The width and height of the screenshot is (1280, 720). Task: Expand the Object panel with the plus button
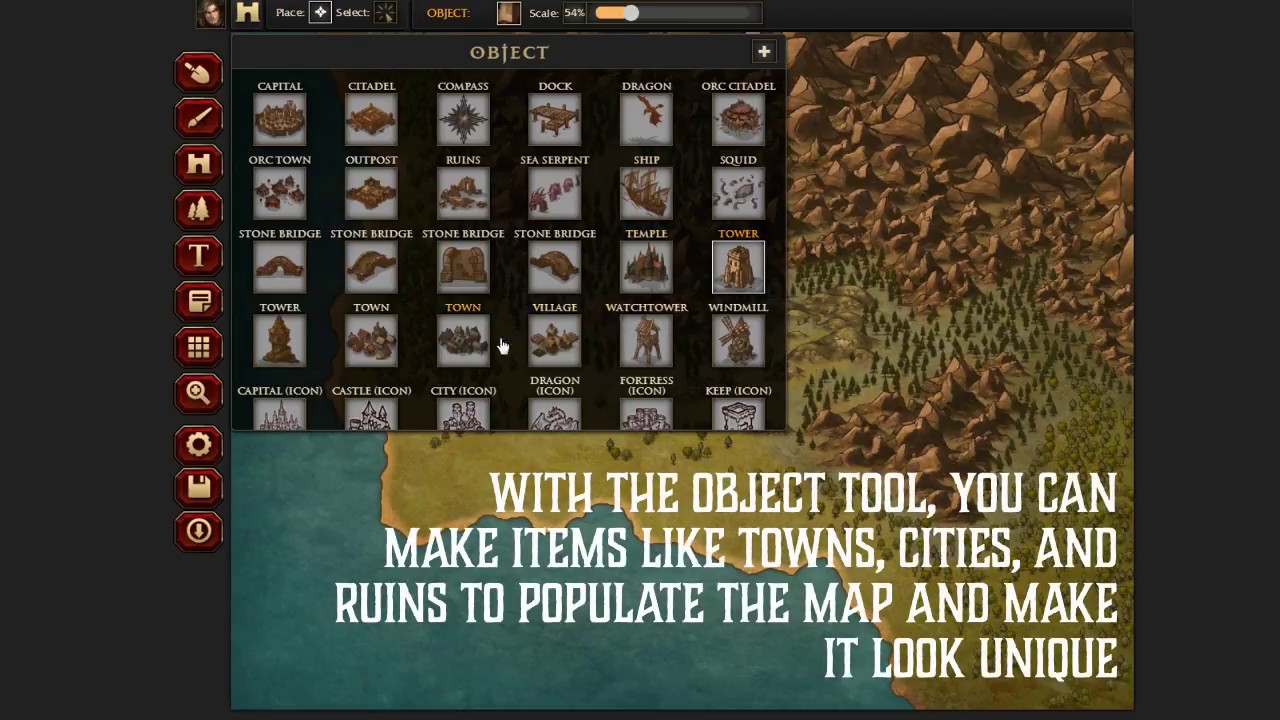(x=764, y=51)
